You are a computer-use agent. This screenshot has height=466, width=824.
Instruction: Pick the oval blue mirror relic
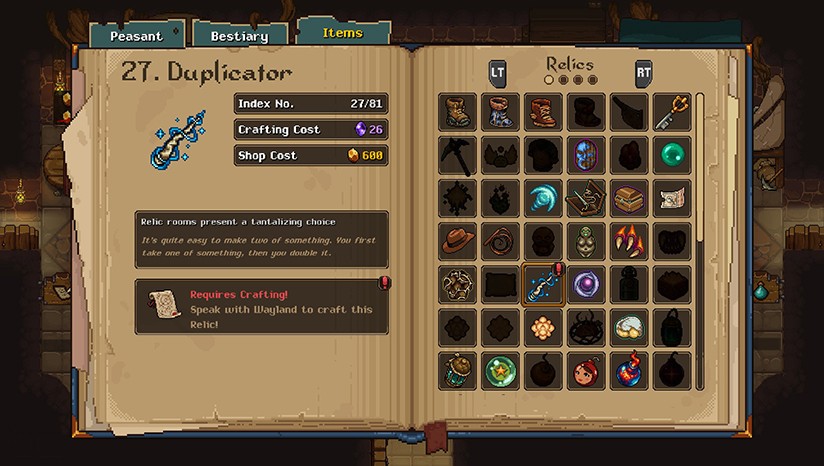(586, 156)
